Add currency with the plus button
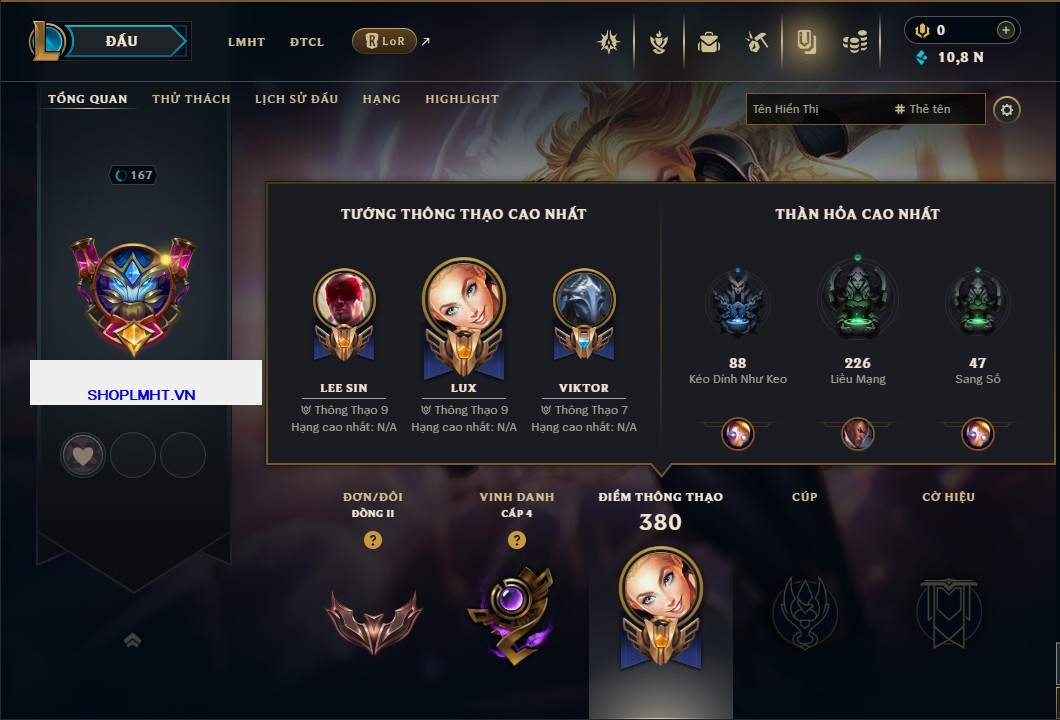The height and width of the screenshot is (720, 1060). coord(1005,30)
